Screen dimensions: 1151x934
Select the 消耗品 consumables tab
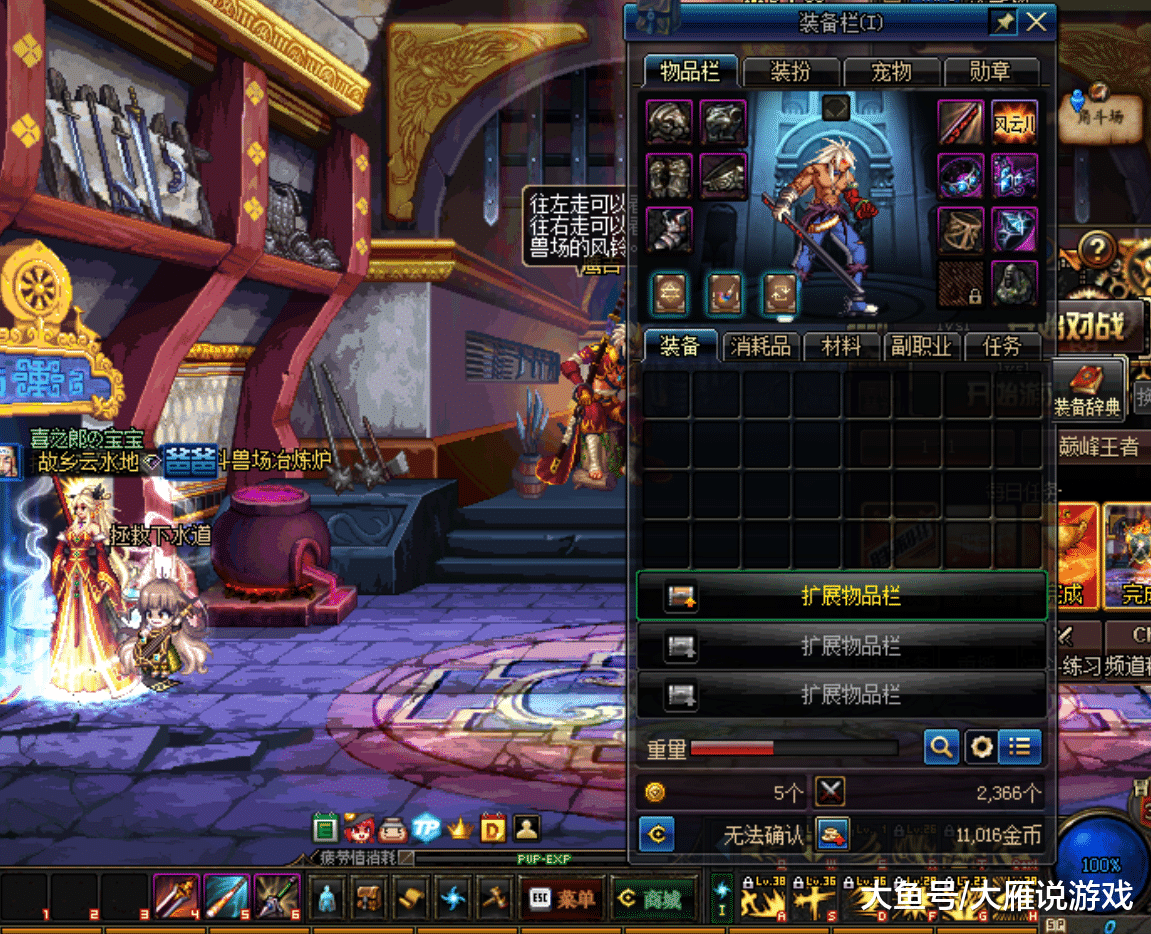[x=761, y=346]
